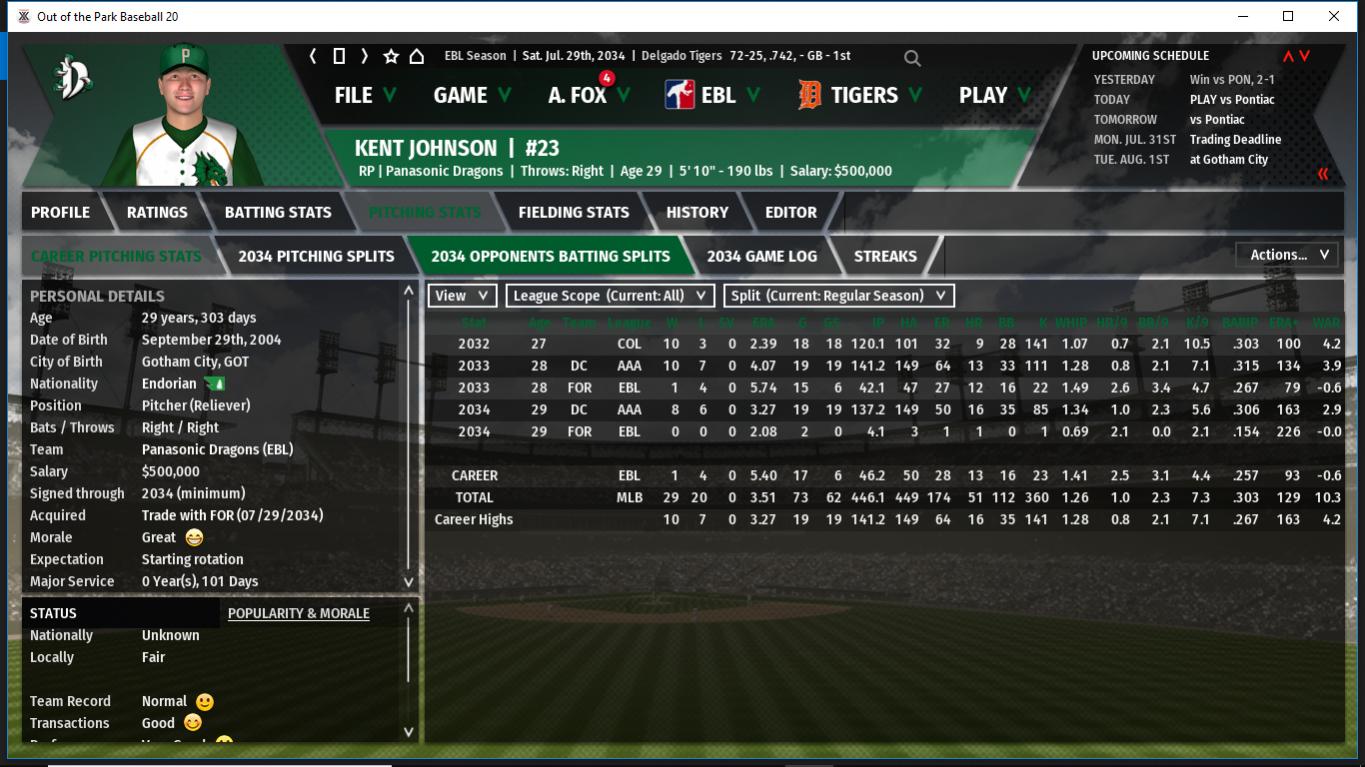Select the 2034 PITCHING SPLITS tab
This screenshot has height=767, width=1365.
pyautogui.click(x=316, y=256)
